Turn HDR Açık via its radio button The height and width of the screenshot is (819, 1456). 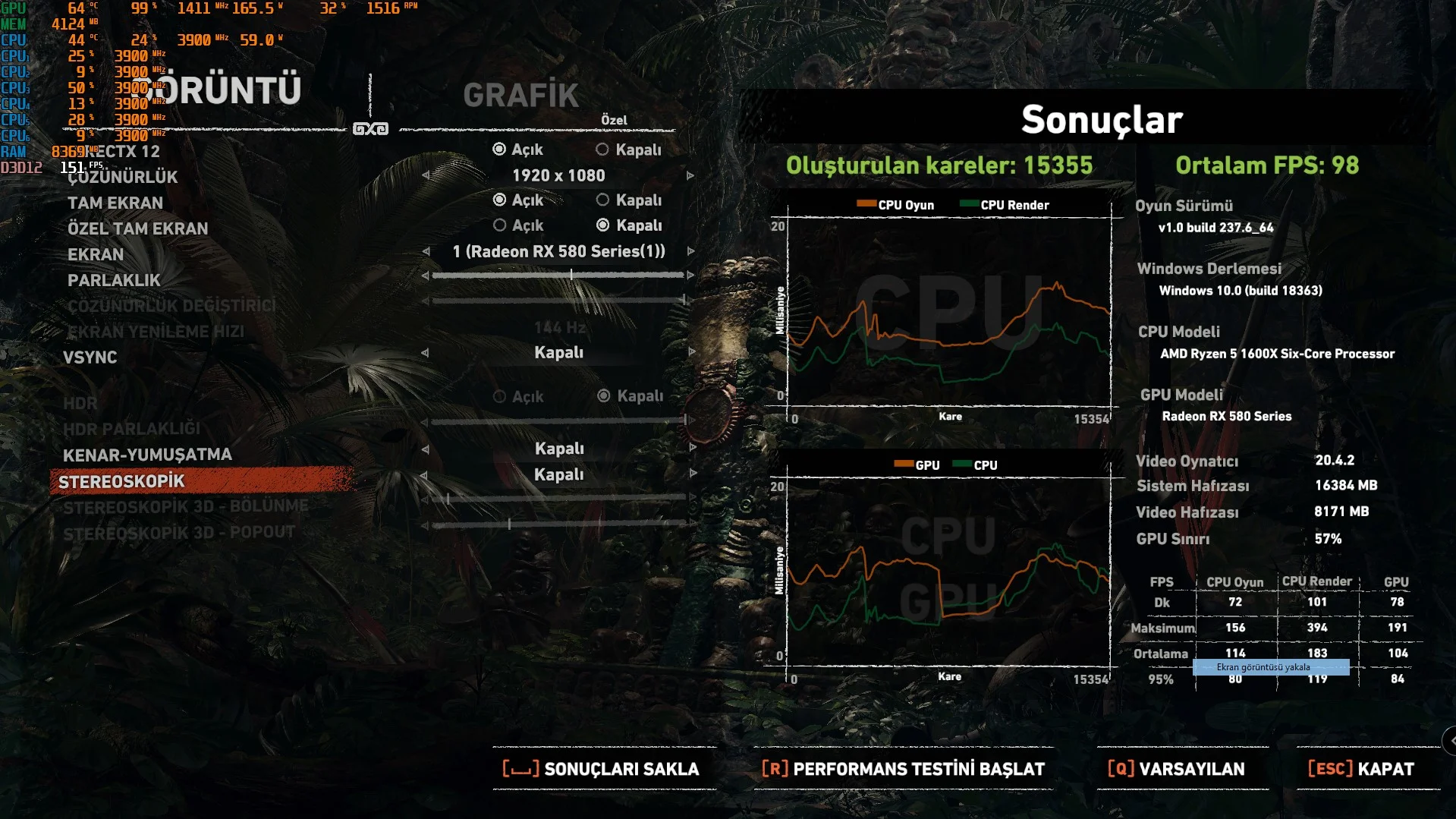tap(500, 395)
